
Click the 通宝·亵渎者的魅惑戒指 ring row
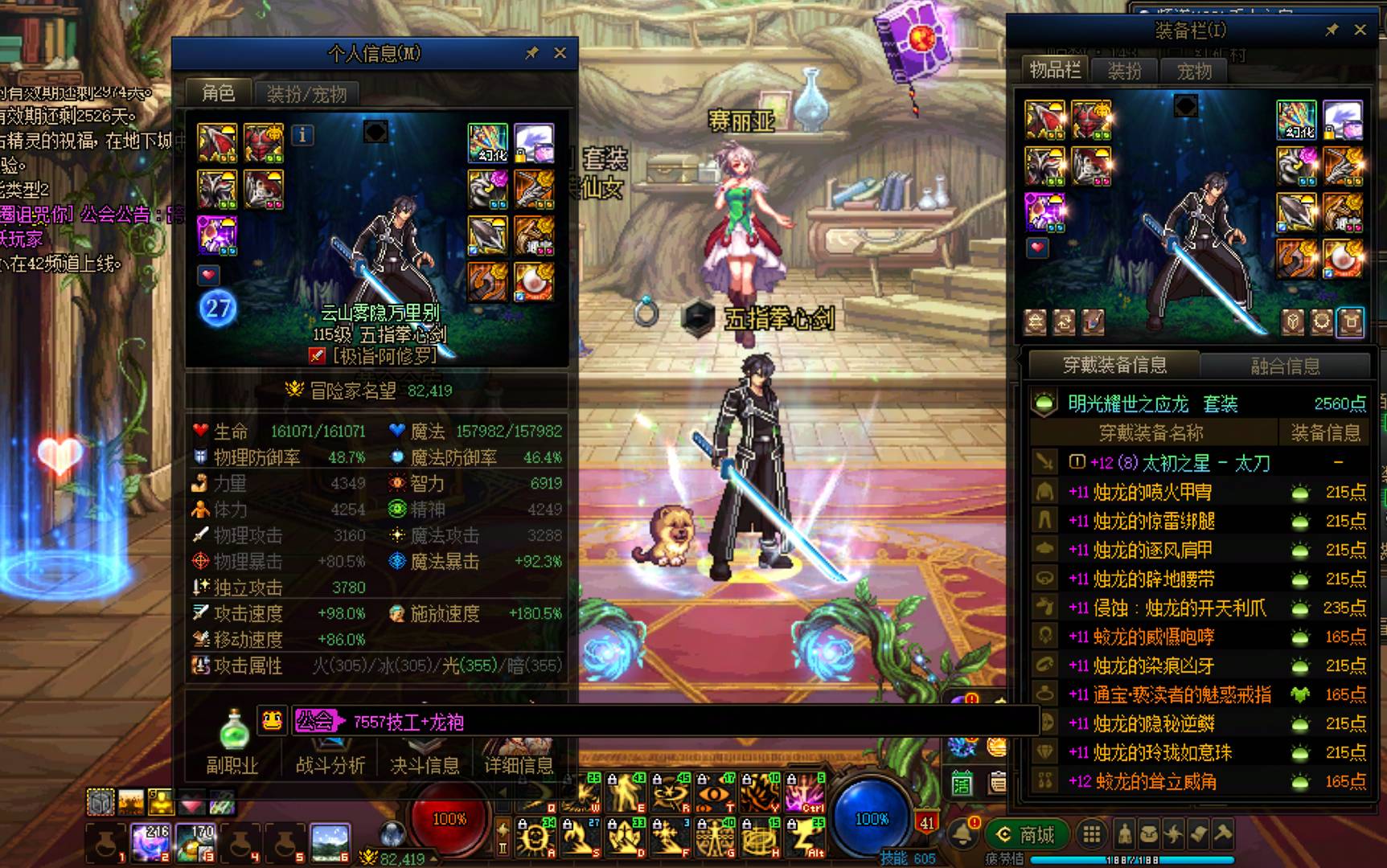tap(1182, 694)
